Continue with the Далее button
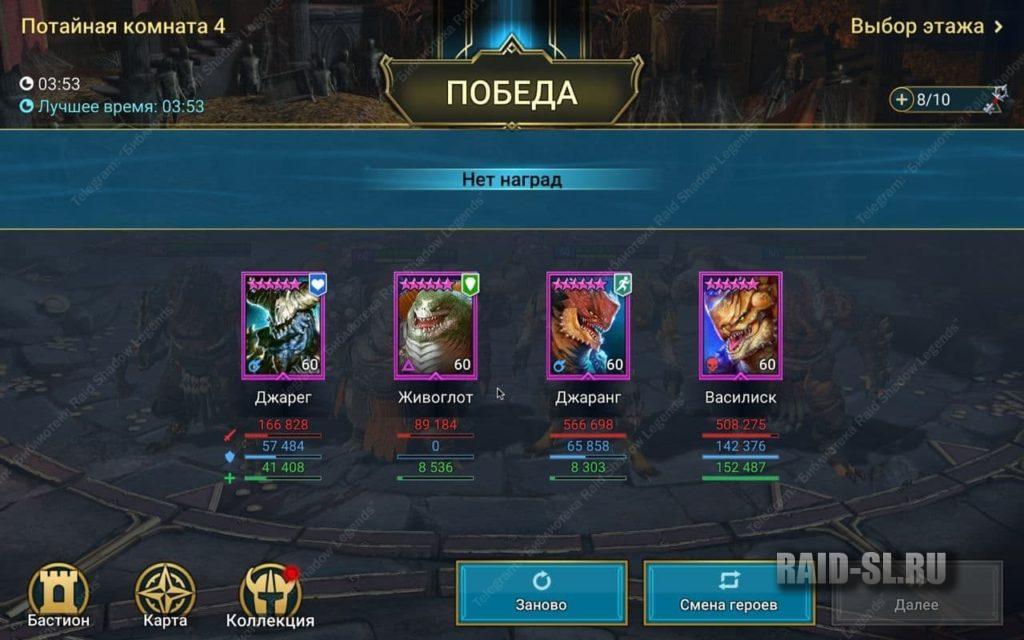1024x640 pixels. click(916, 593)
